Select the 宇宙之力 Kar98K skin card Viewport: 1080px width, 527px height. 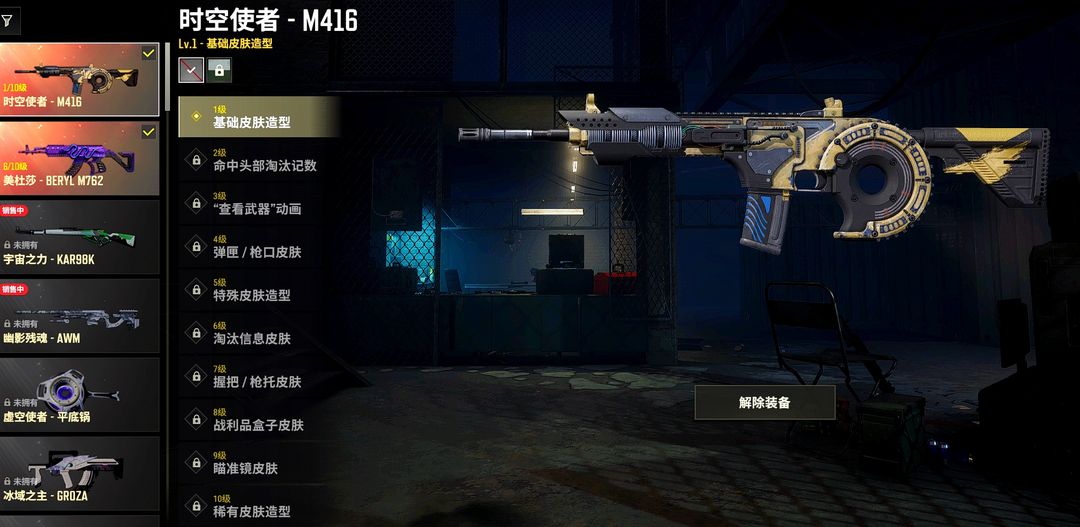pyautogui.click(x=79, y=237)
